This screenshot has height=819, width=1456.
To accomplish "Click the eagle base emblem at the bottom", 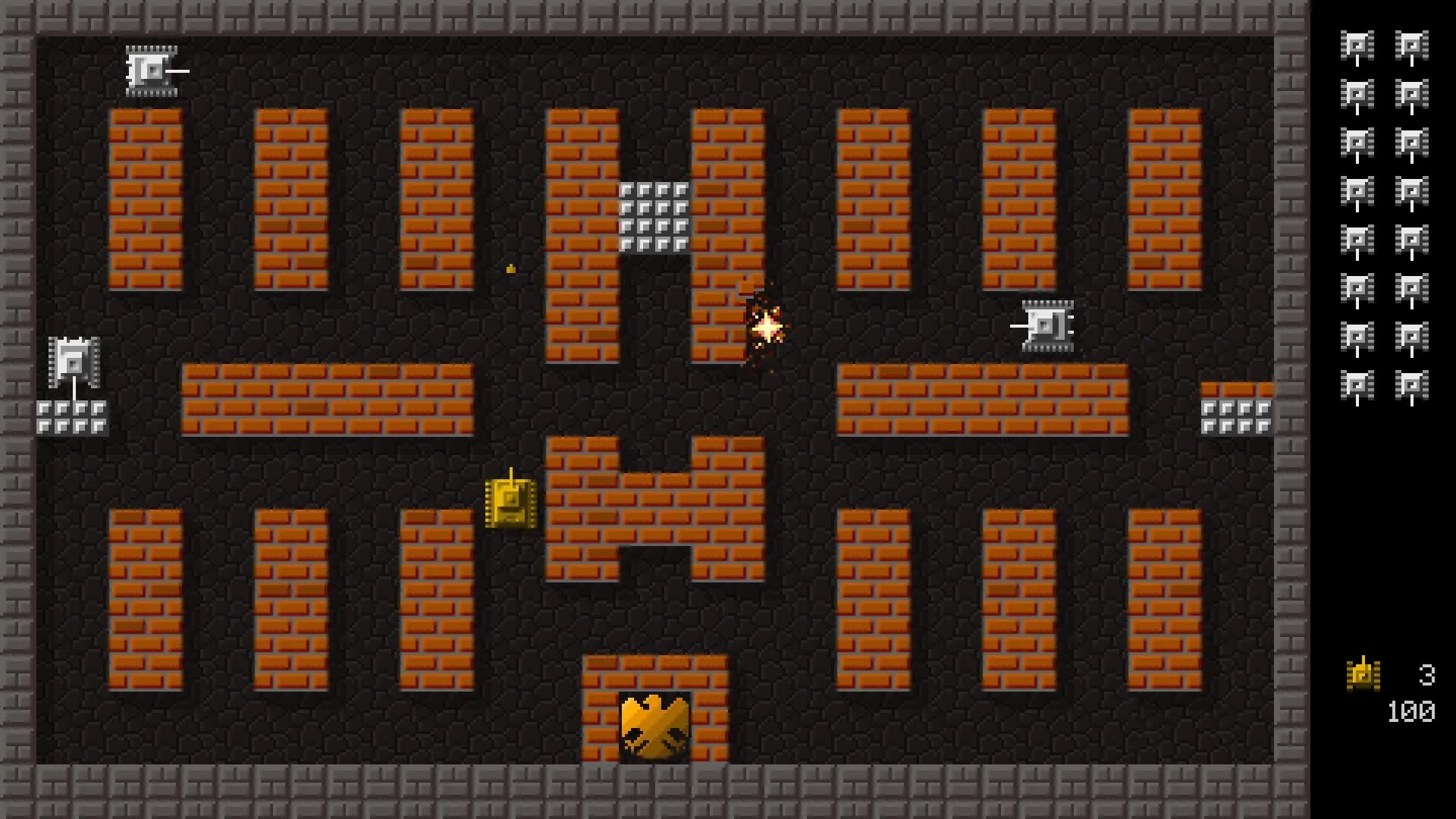I will tap(654, 730).
